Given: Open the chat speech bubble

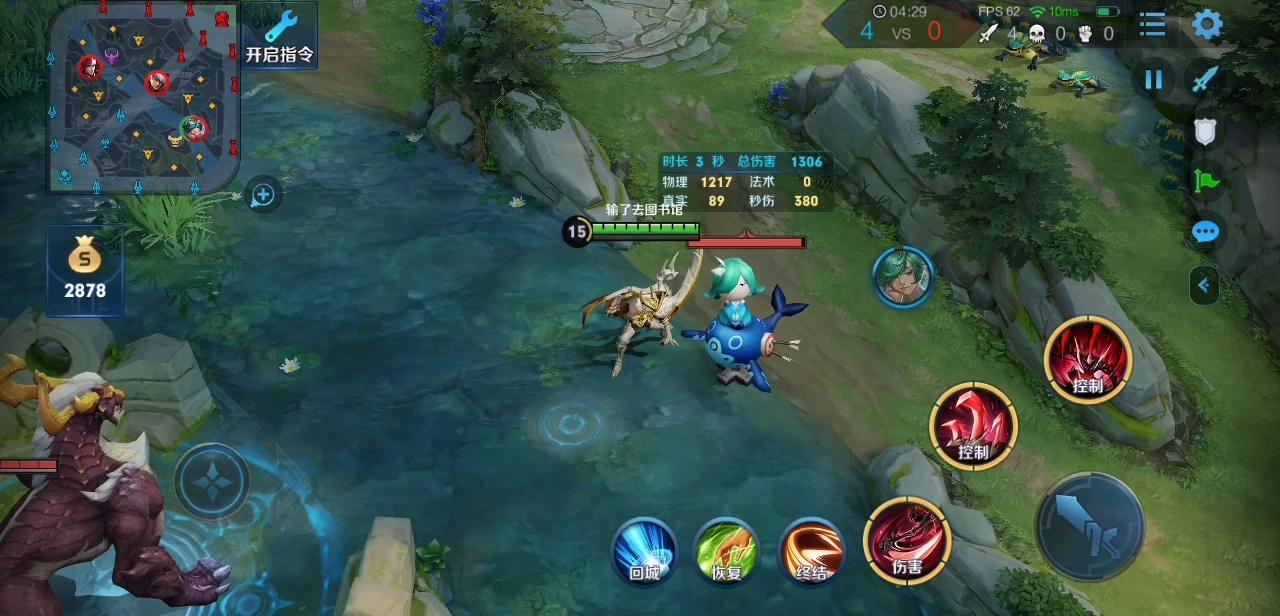Looking at the screenshot, I should point(1205,233).
